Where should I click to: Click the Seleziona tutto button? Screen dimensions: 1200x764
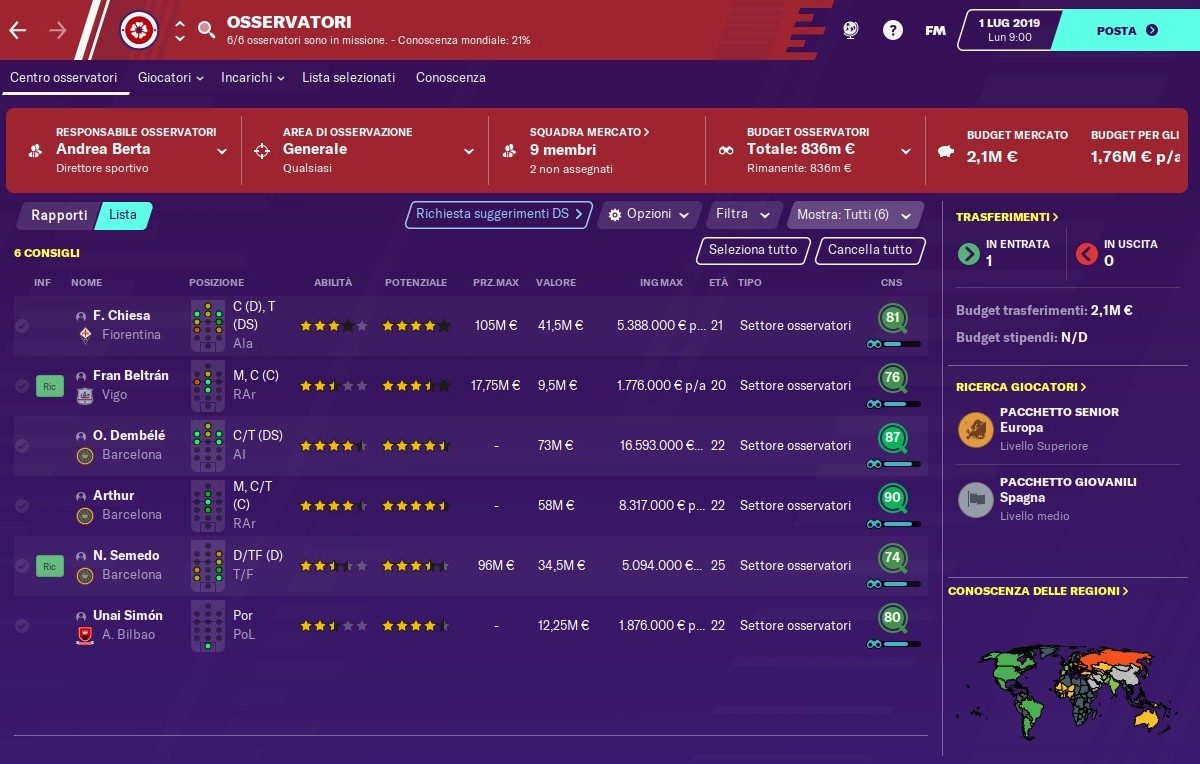click(753, 250)
